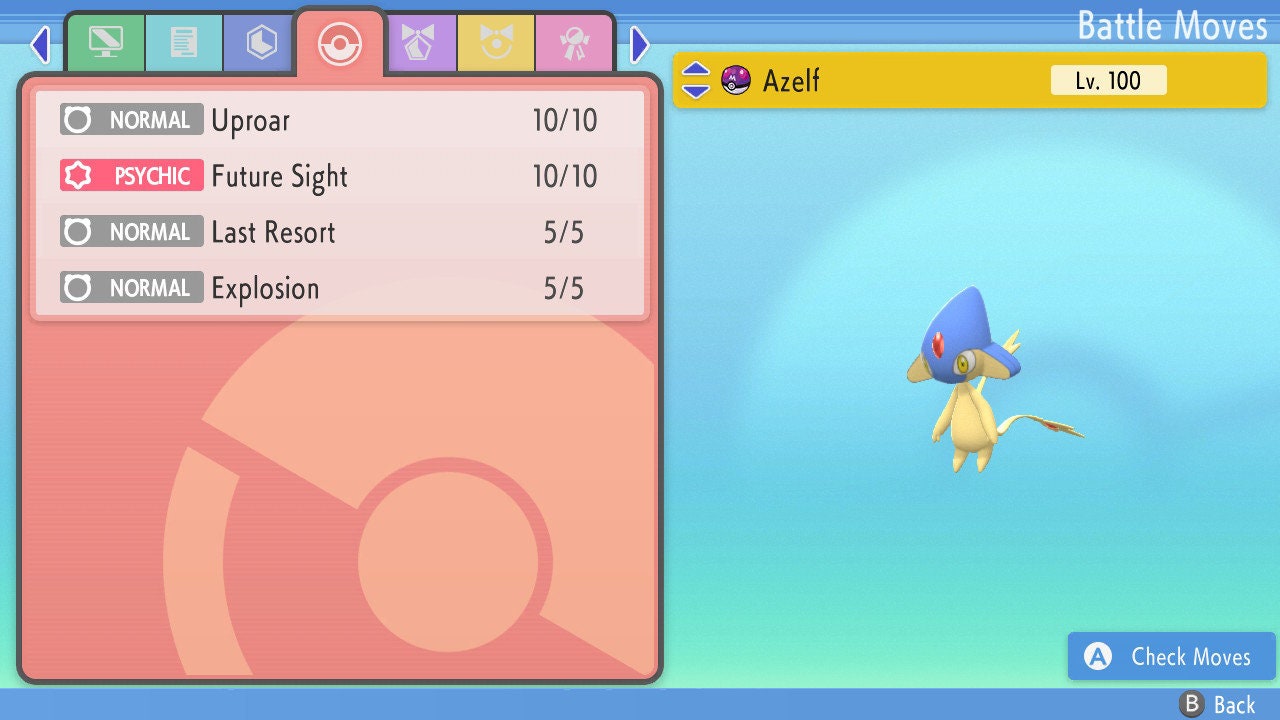Open the teal document notes tab
This screenshot has height=720, width=1280.
tap(184, 43)
